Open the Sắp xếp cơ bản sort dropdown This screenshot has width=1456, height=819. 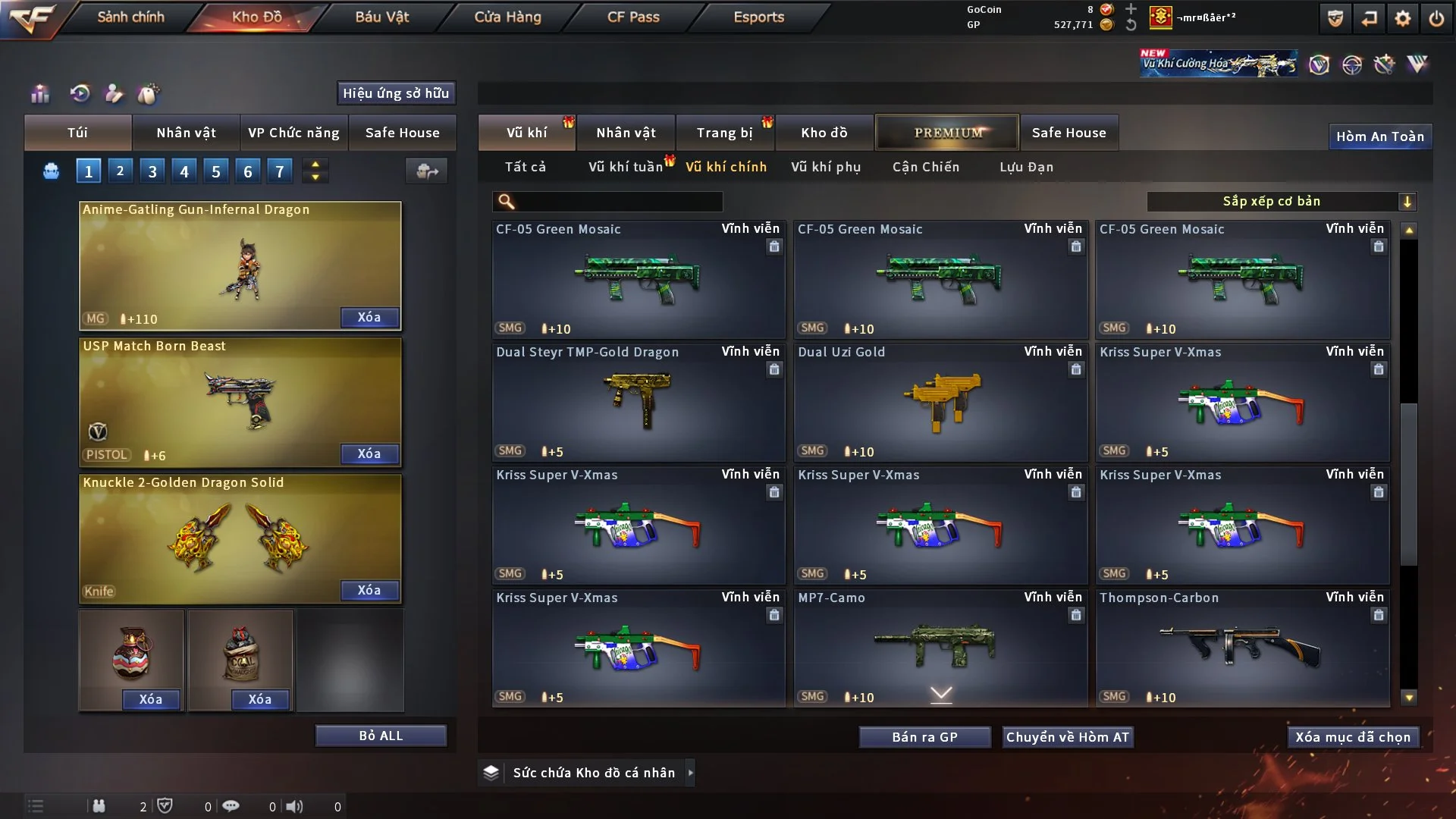1281,202
